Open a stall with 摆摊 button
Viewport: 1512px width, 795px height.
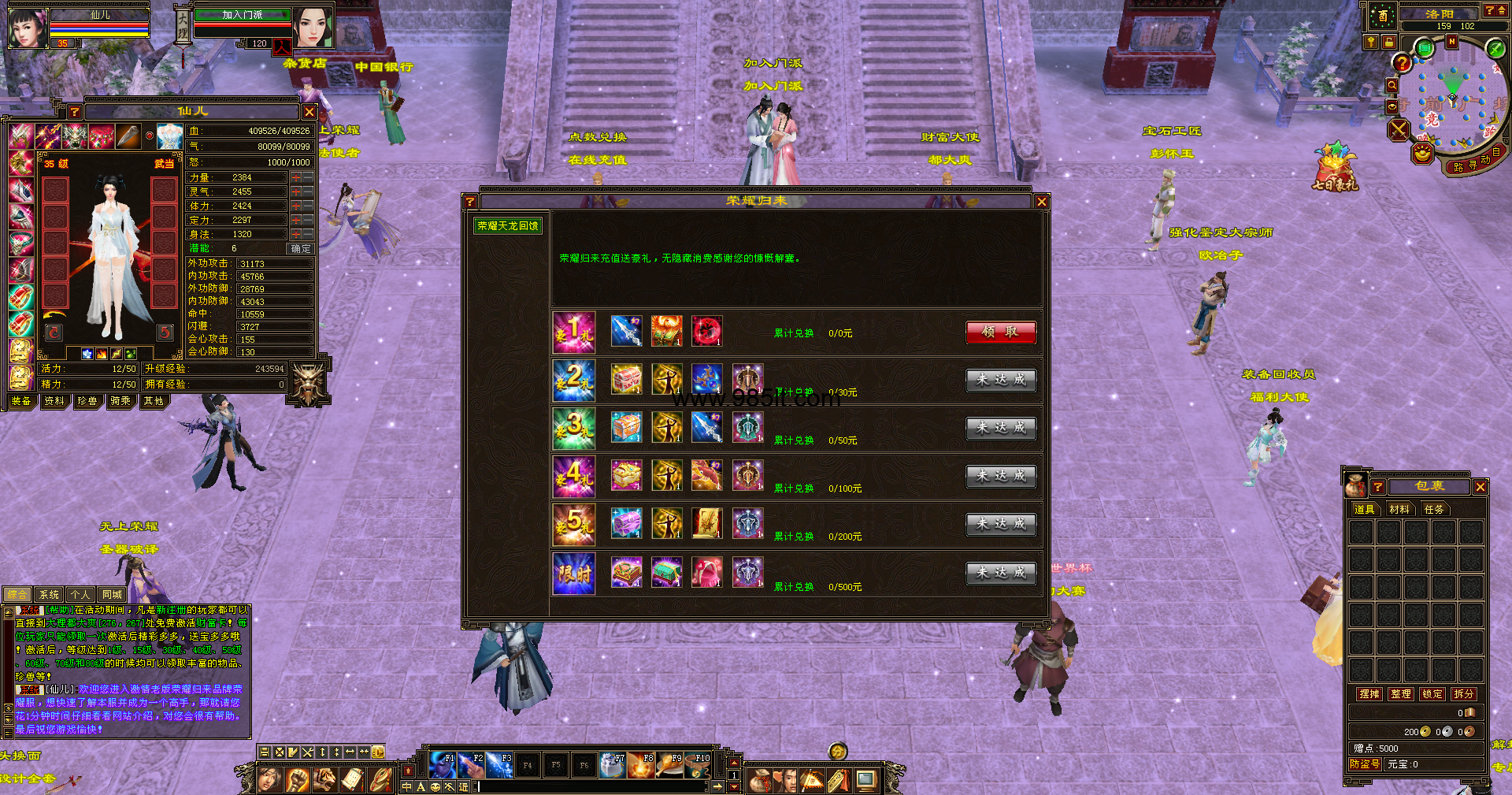click(1369, 694)
